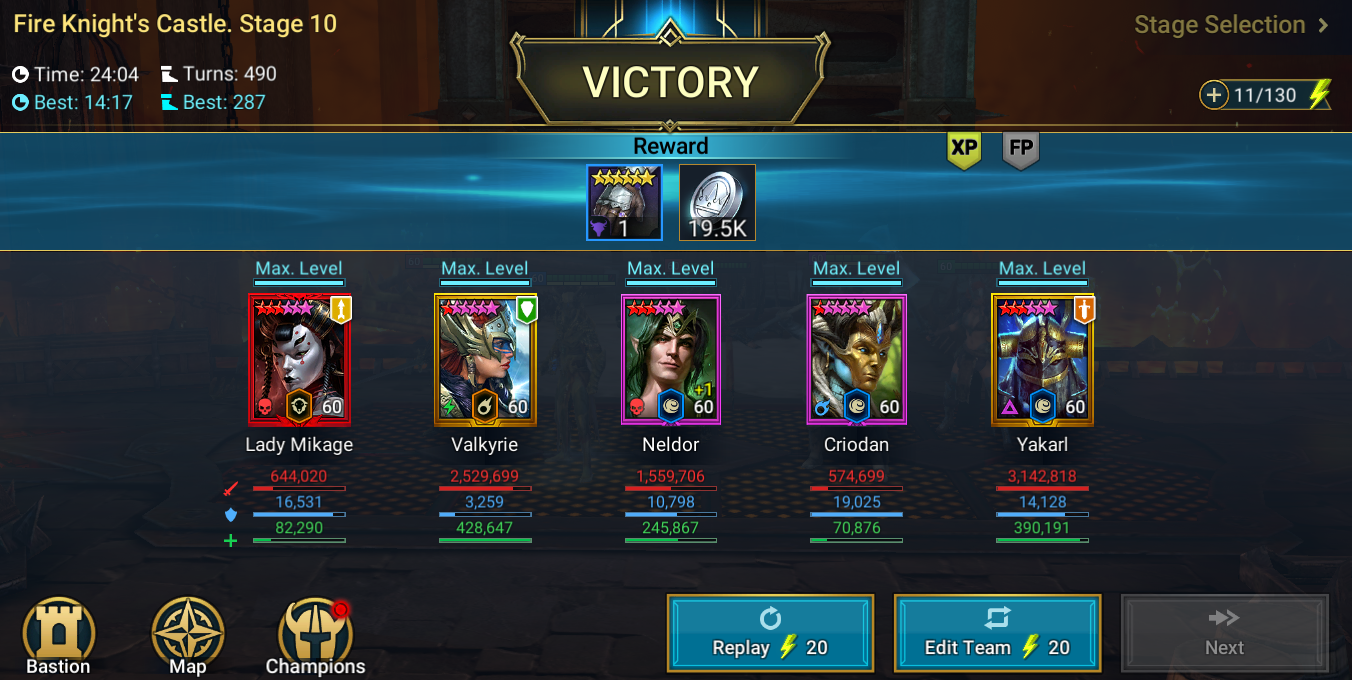
Task: Open the Champions menu
Action: tap(315, 636)
